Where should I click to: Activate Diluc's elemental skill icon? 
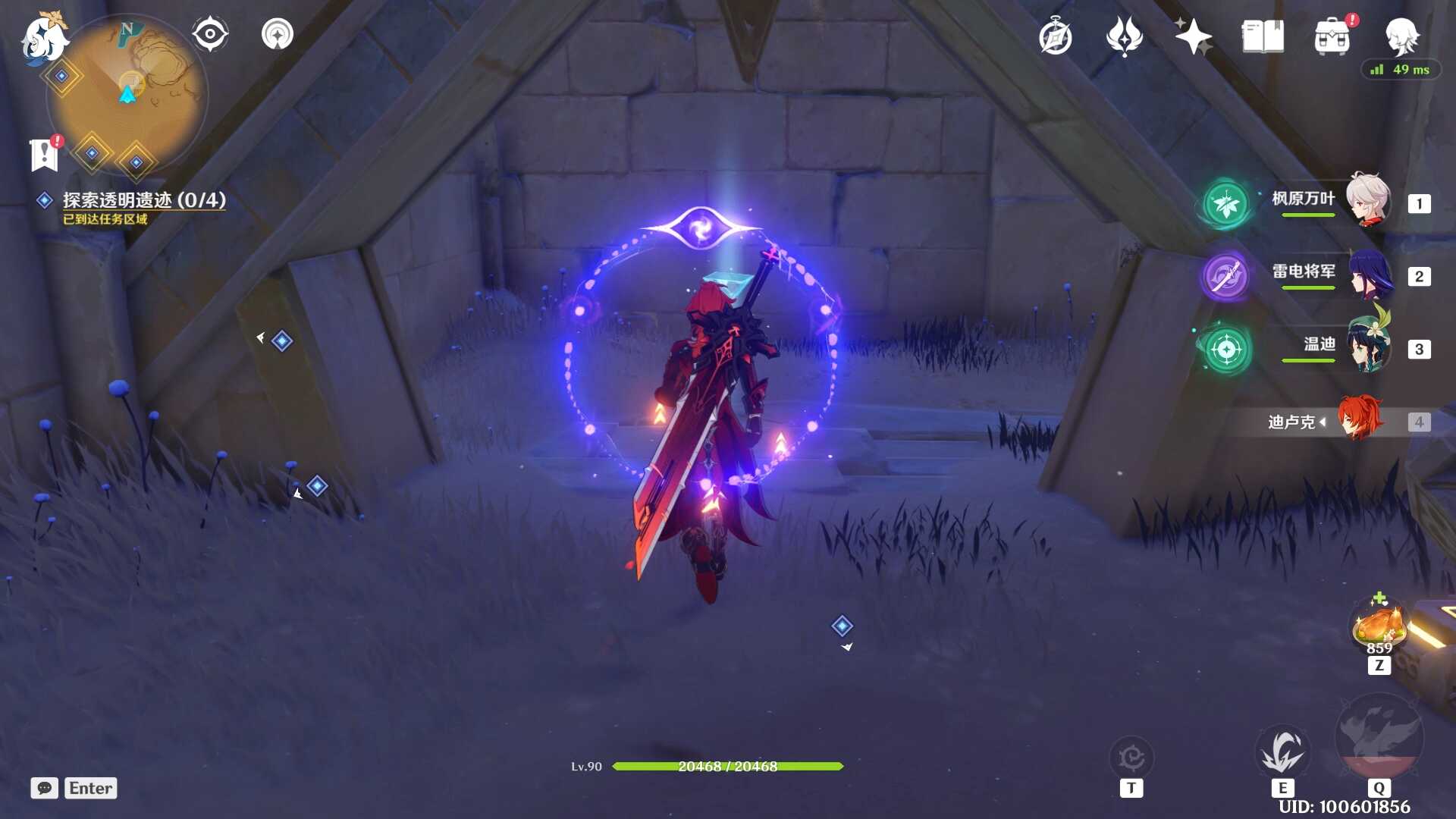point(1282,752)
